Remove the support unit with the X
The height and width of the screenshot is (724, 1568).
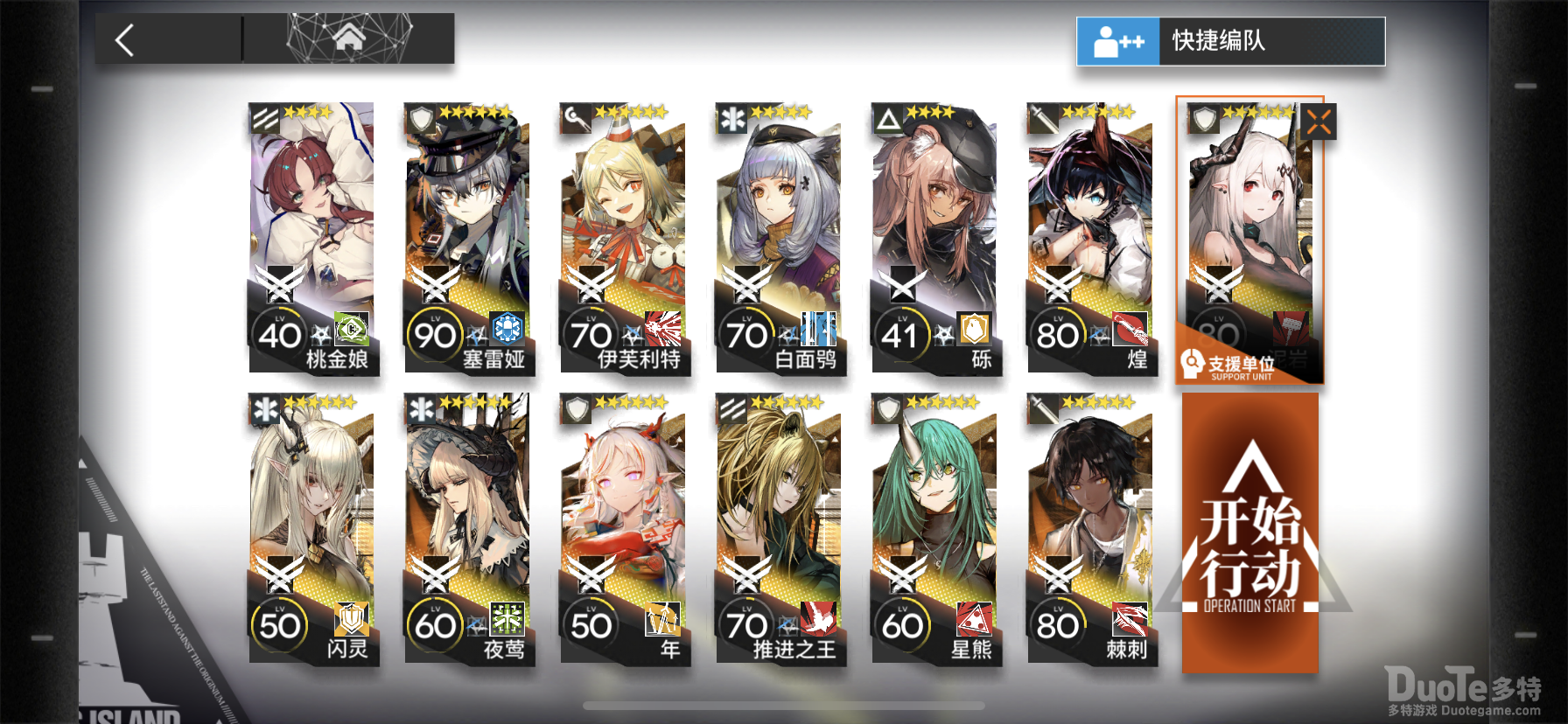pyautogui.click(x=1318, y=122)
